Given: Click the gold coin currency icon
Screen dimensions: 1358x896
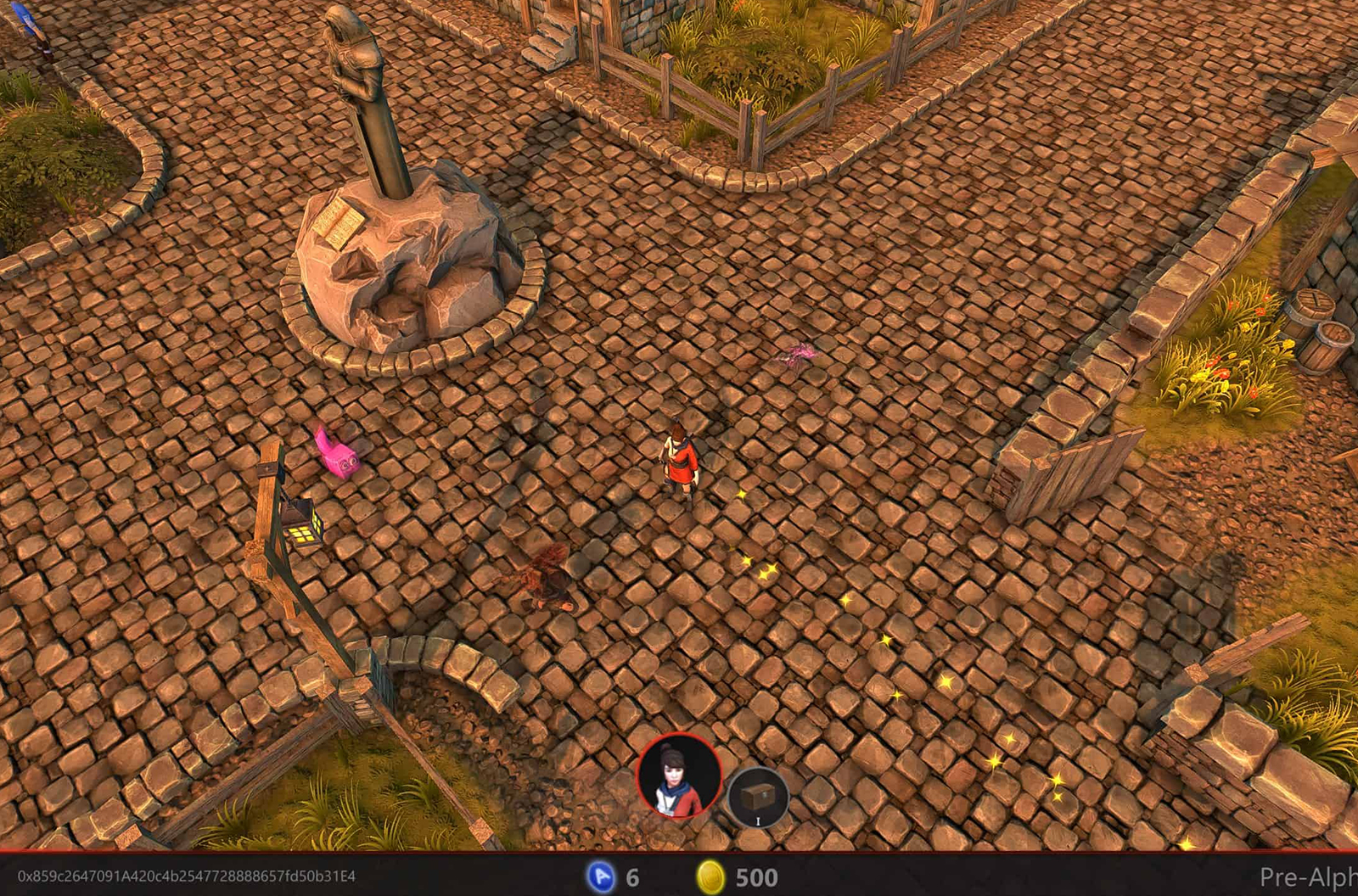Looking at the screenshot, I should coord(710,876).
